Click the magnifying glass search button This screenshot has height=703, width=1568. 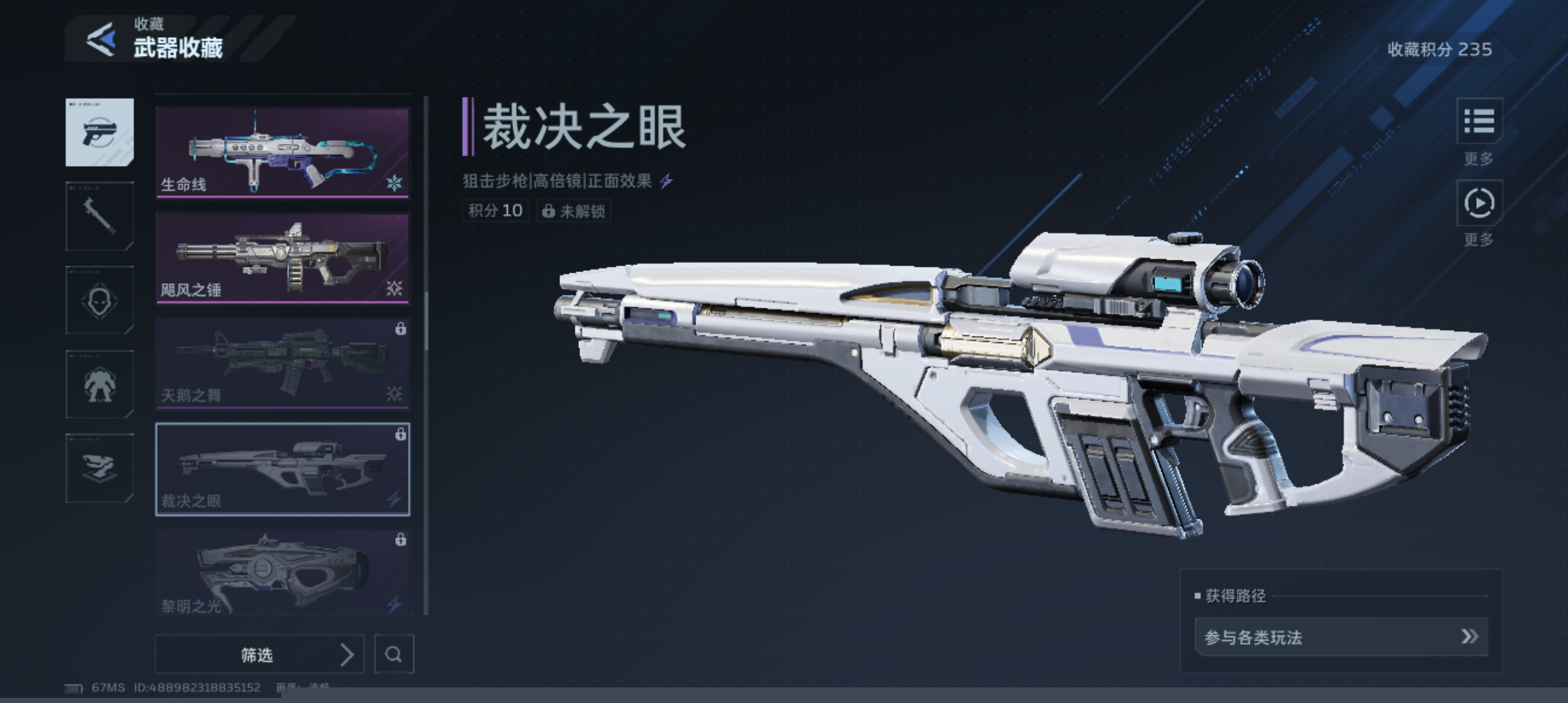click(394, 654)
